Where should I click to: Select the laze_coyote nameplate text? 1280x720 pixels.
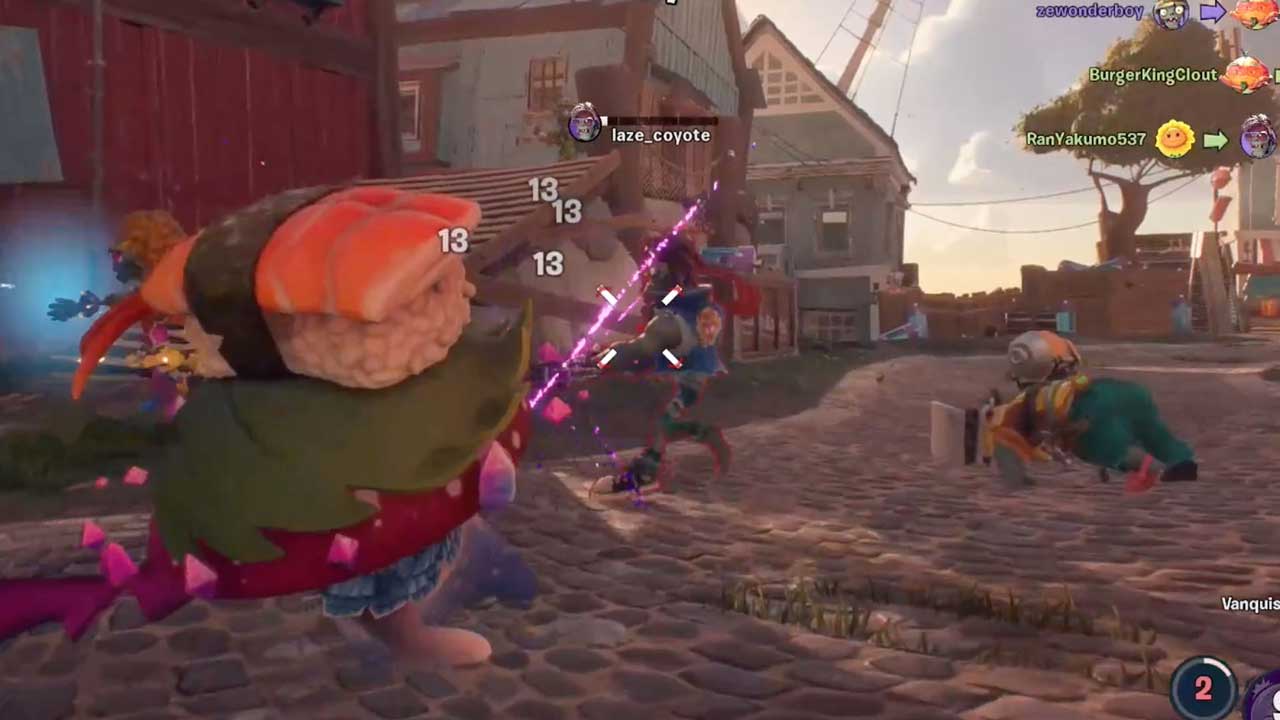660,133
